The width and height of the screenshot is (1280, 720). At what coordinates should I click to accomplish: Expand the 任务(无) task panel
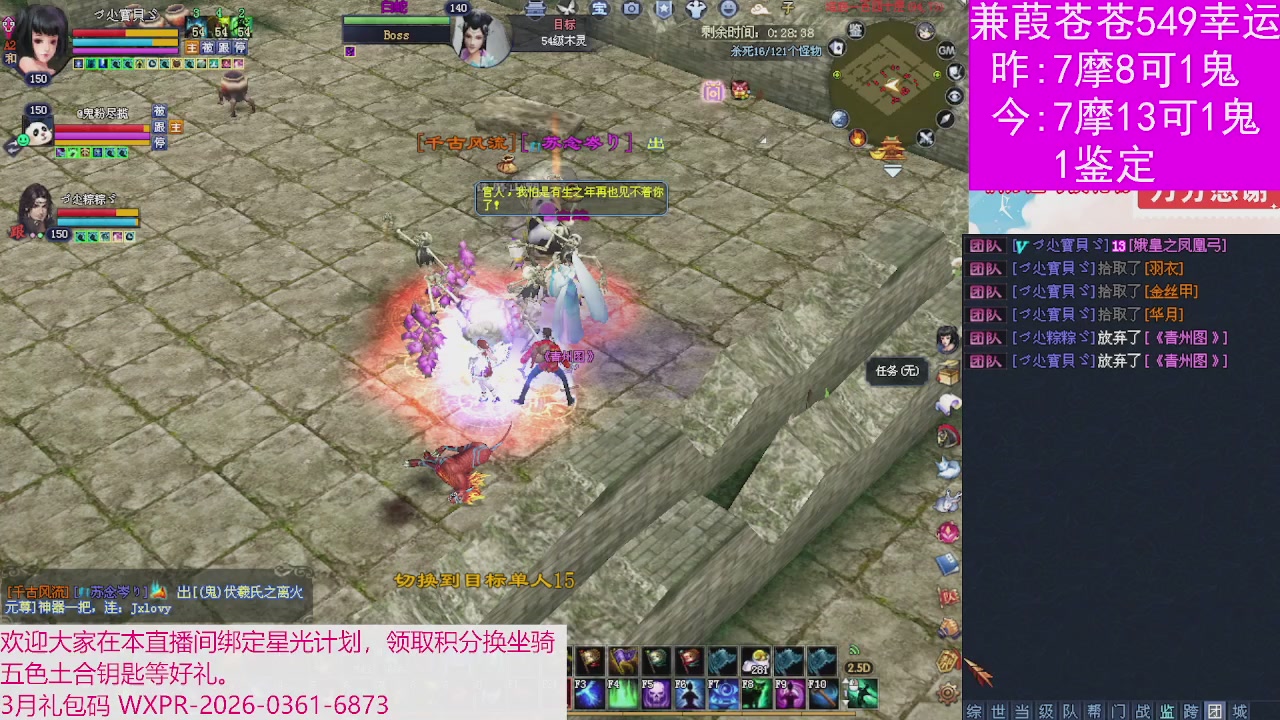(x=896, y=370)
